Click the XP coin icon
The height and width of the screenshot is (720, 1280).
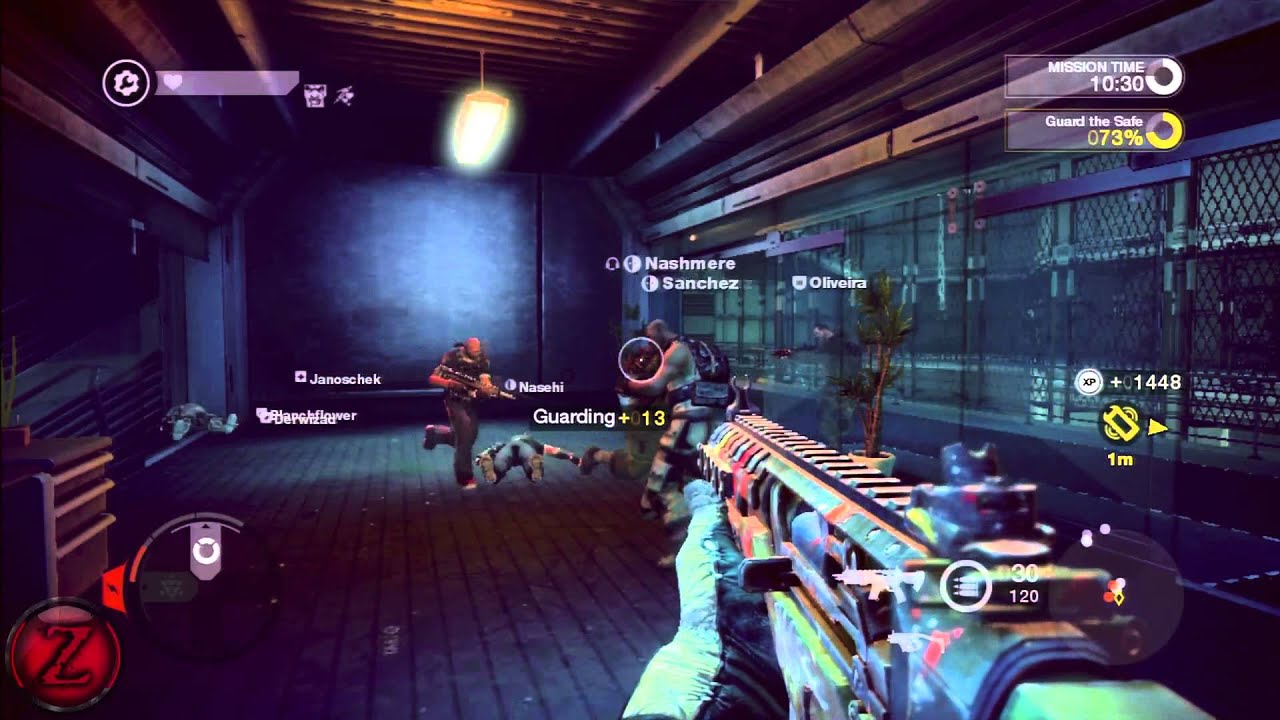coord(1089,380)
